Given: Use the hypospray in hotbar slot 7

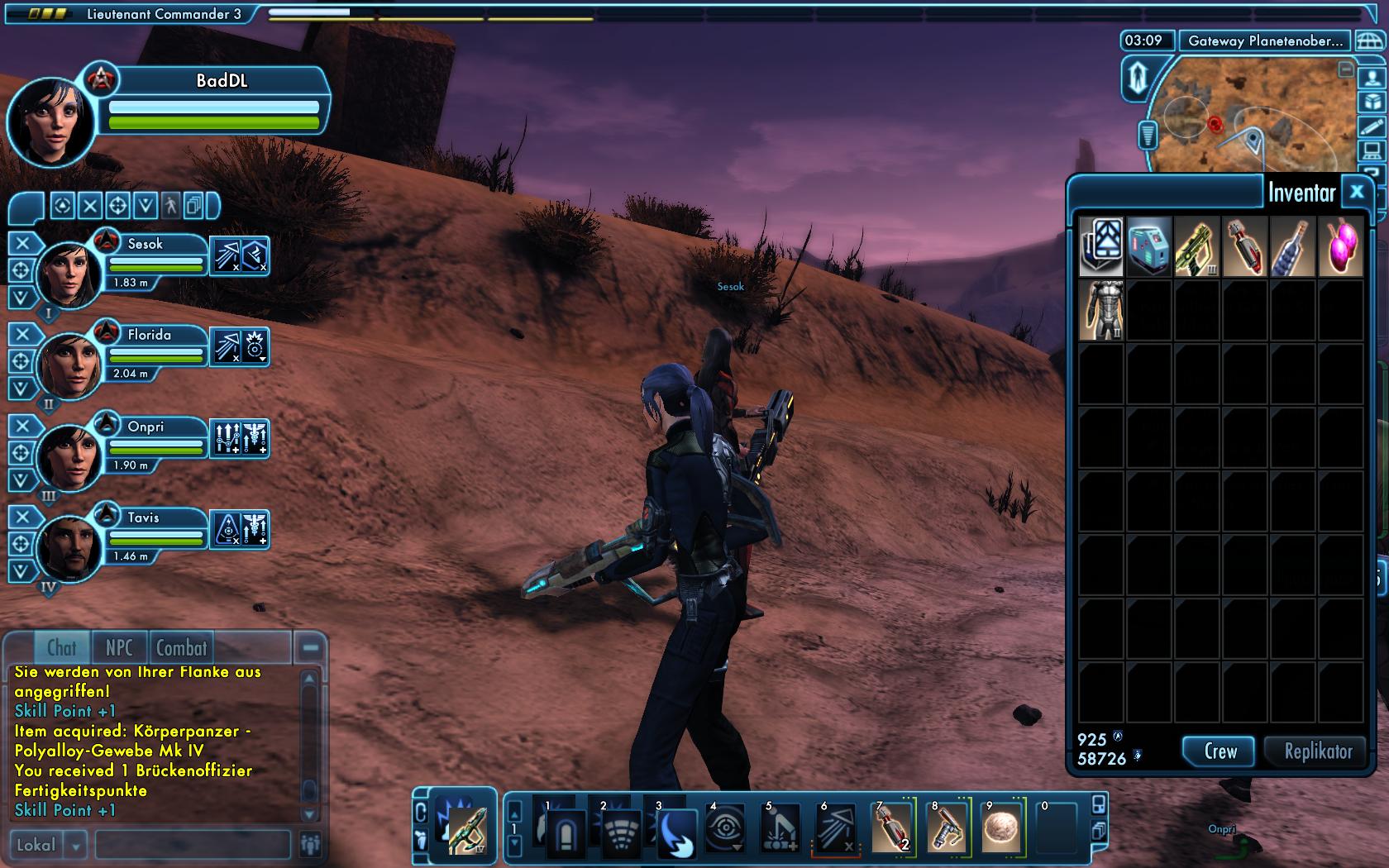Looking at the screenshot, I should [891, 827].
